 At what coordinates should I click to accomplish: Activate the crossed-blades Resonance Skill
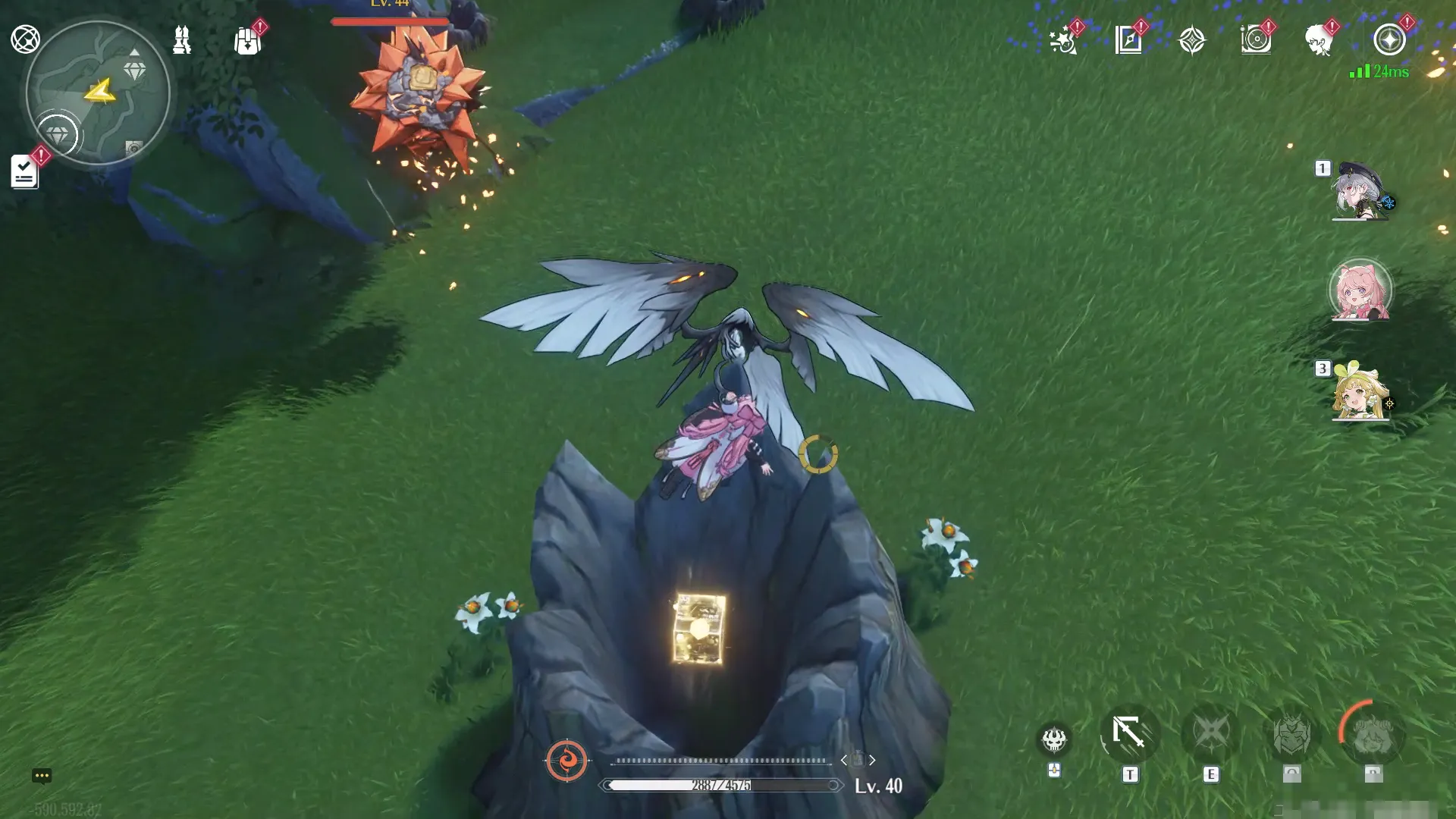(1210, 733)
